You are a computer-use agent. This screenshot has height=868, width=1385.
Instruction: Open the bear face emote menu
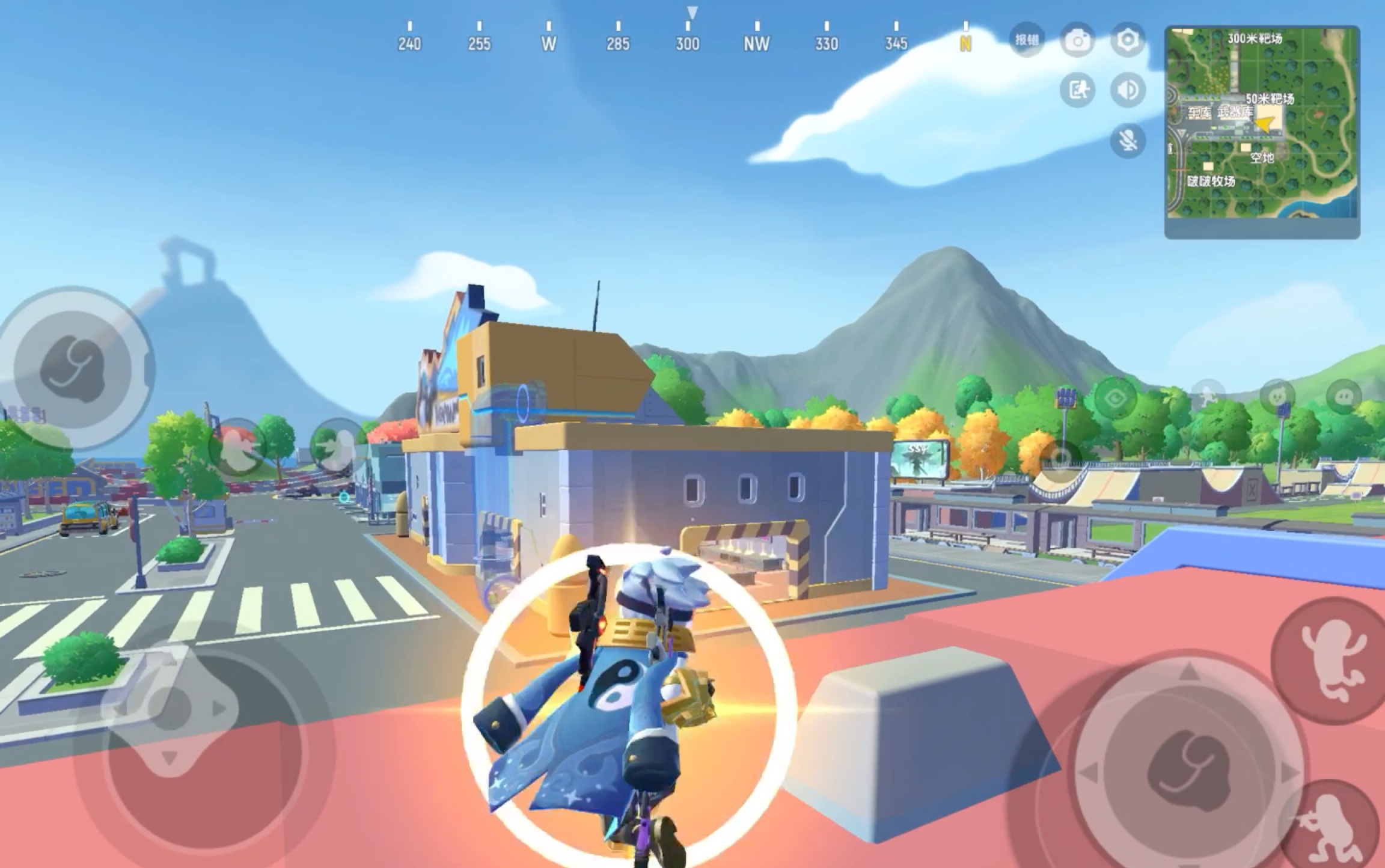(1277, 397)
